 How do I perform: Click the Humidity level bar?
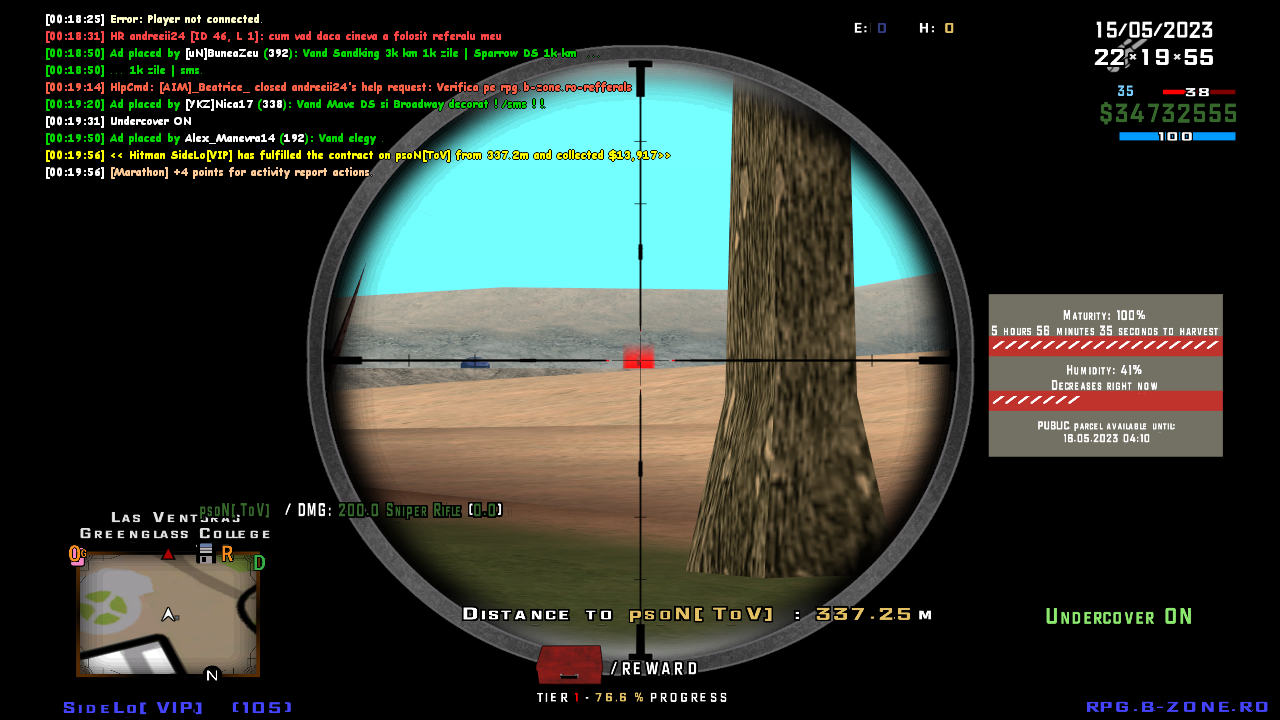[x=1106, y=400]
